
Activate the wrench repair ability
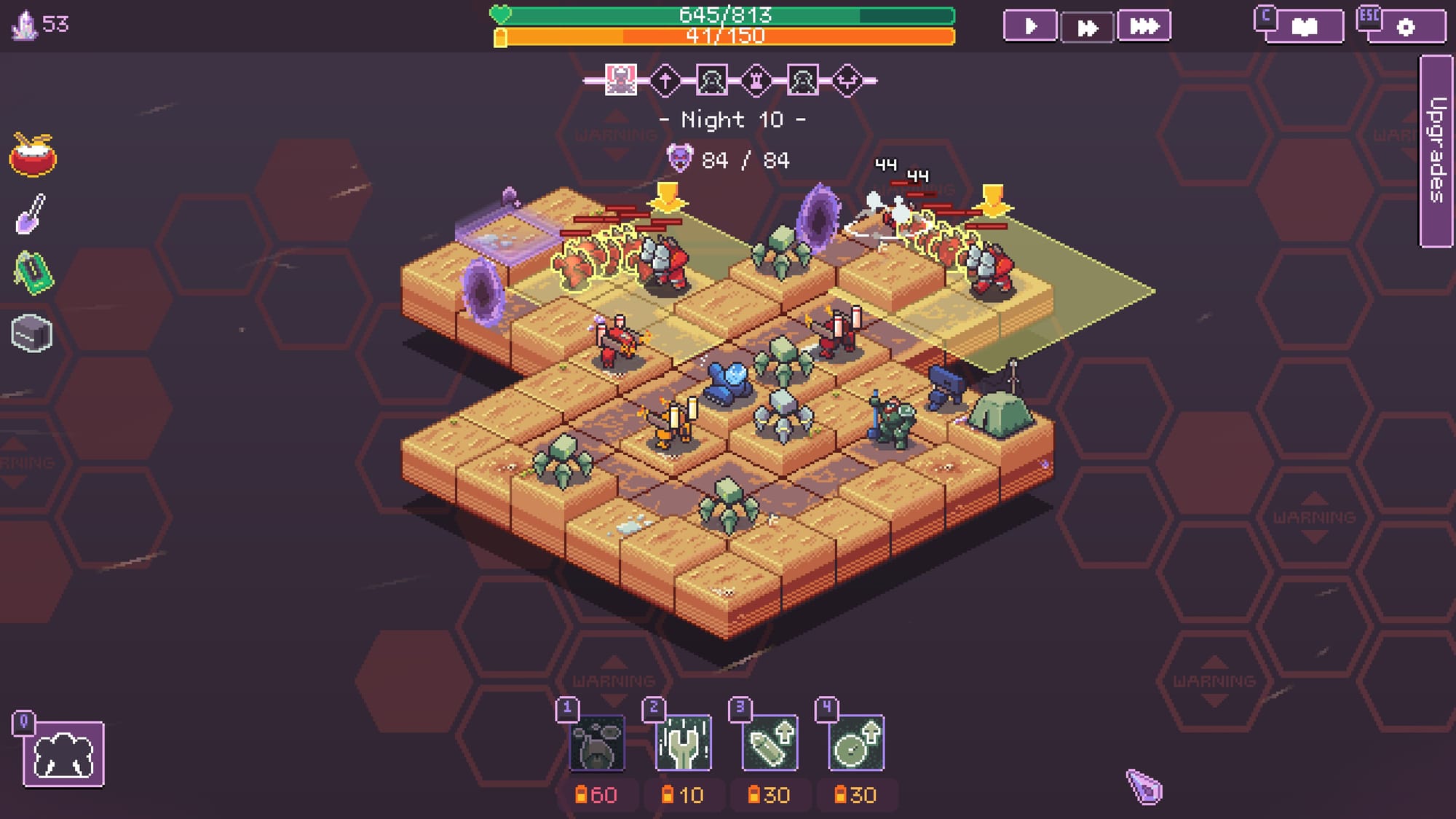point(683,743)
